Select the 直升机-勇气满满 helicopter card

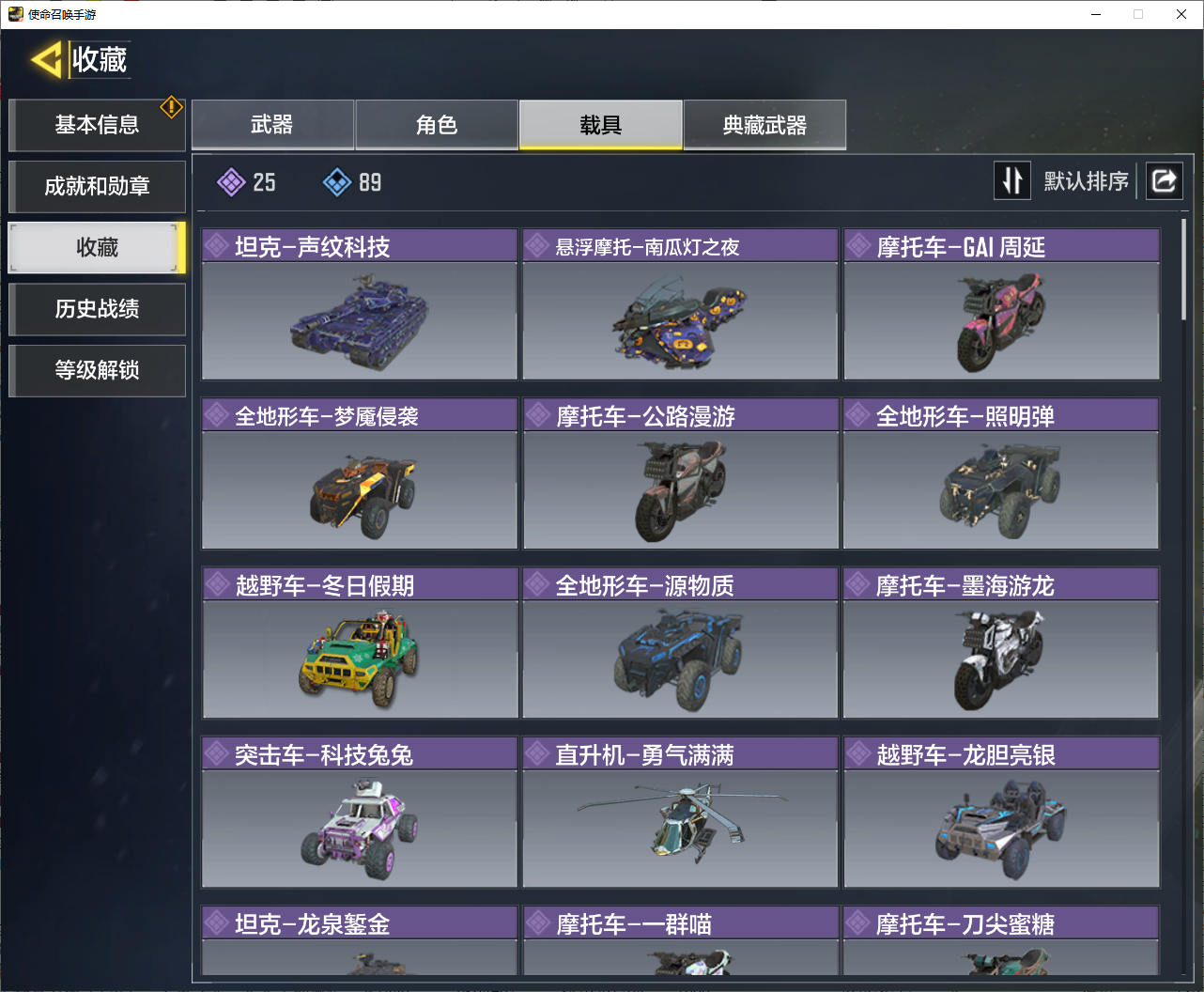pyautogui.click(x=680, y=812)
